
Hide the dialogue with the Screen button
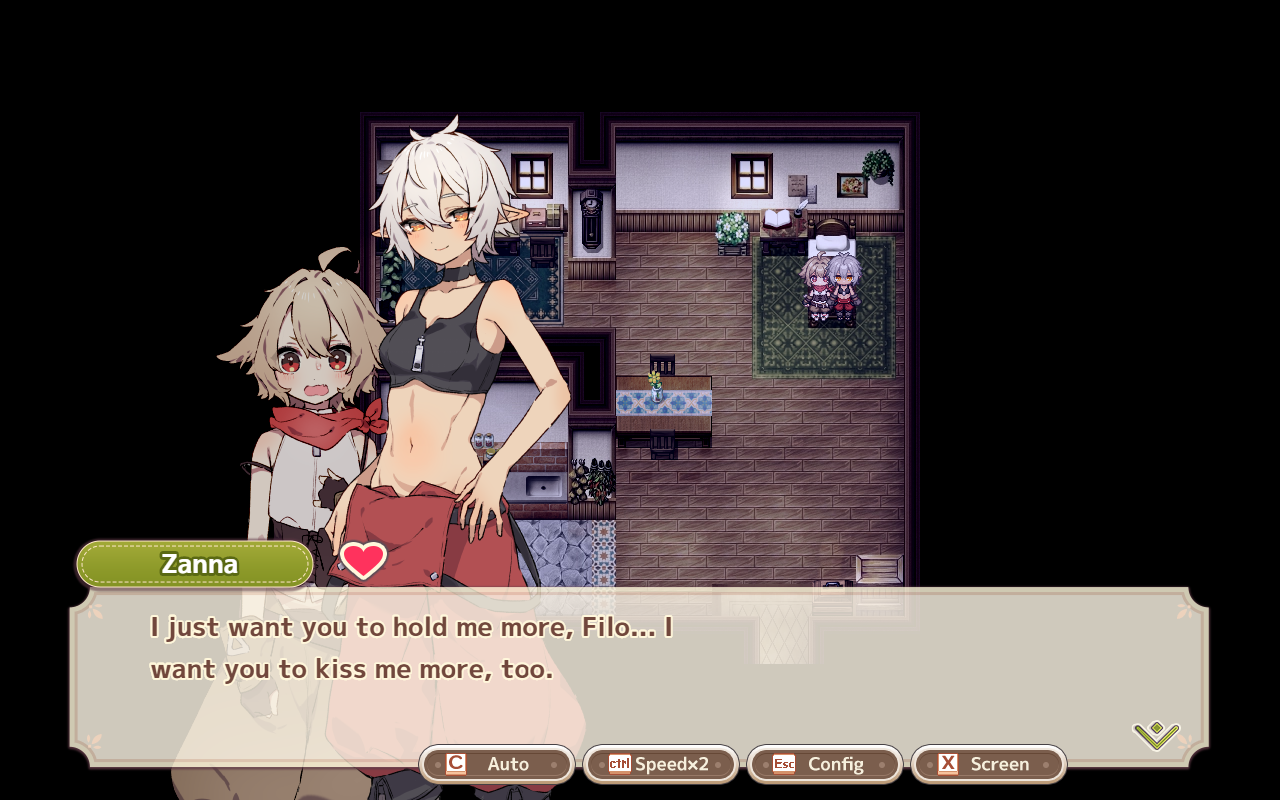tap(989, 764)
